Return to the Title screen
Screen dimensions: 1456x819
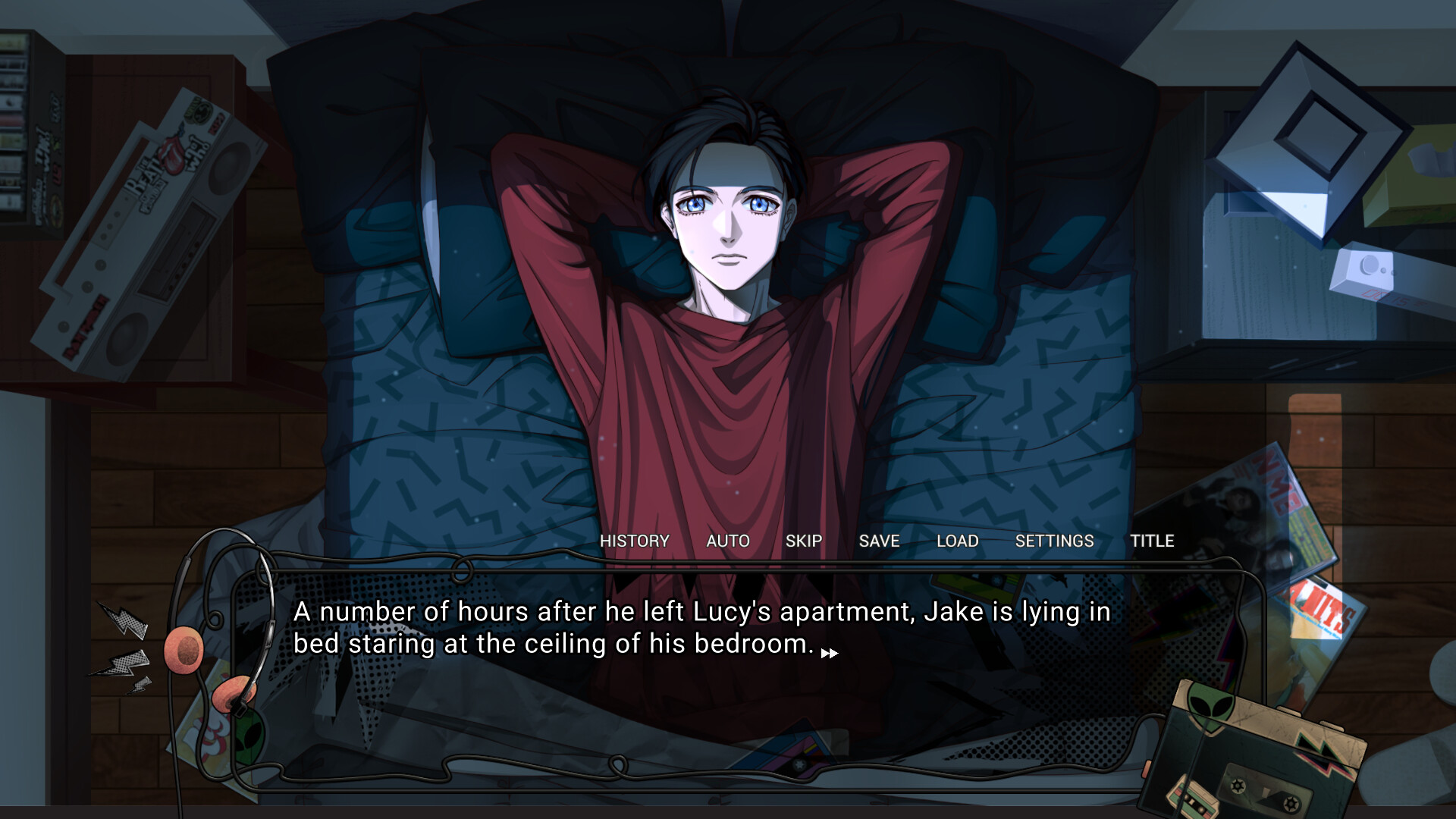[1153, 541]
